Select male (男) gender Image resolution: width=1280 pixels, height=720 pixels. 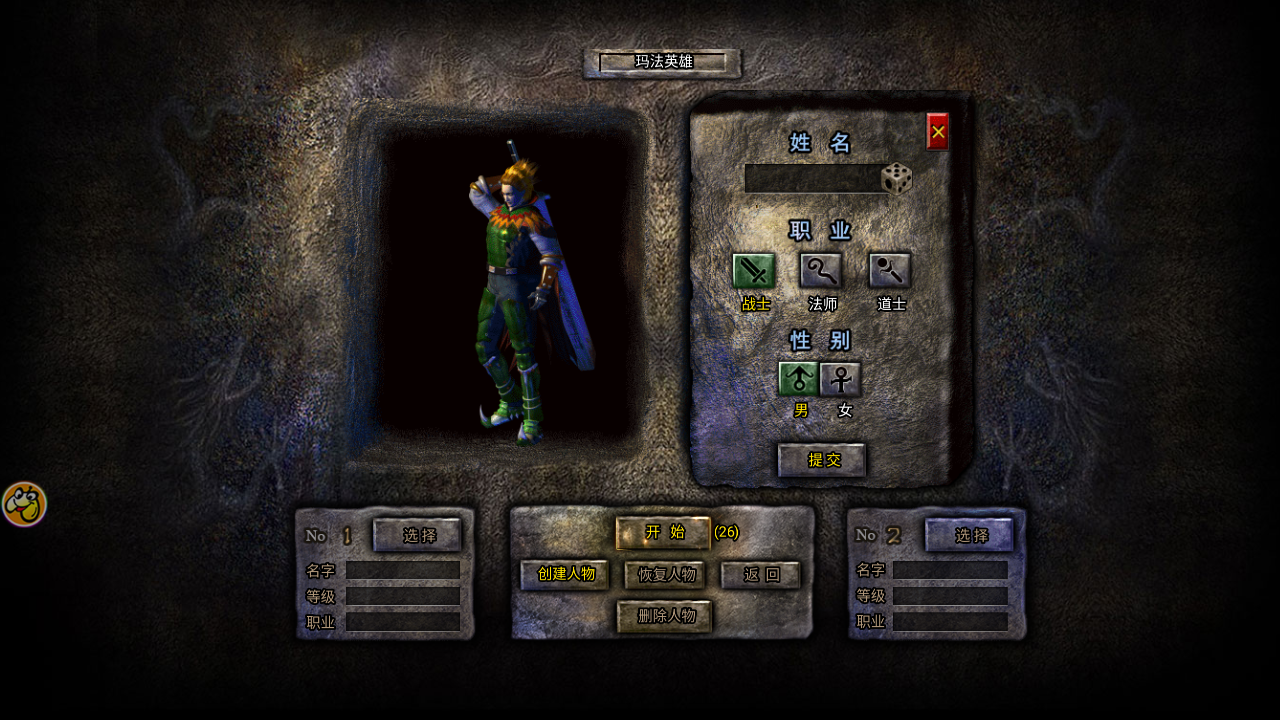(x=798, y=379)
